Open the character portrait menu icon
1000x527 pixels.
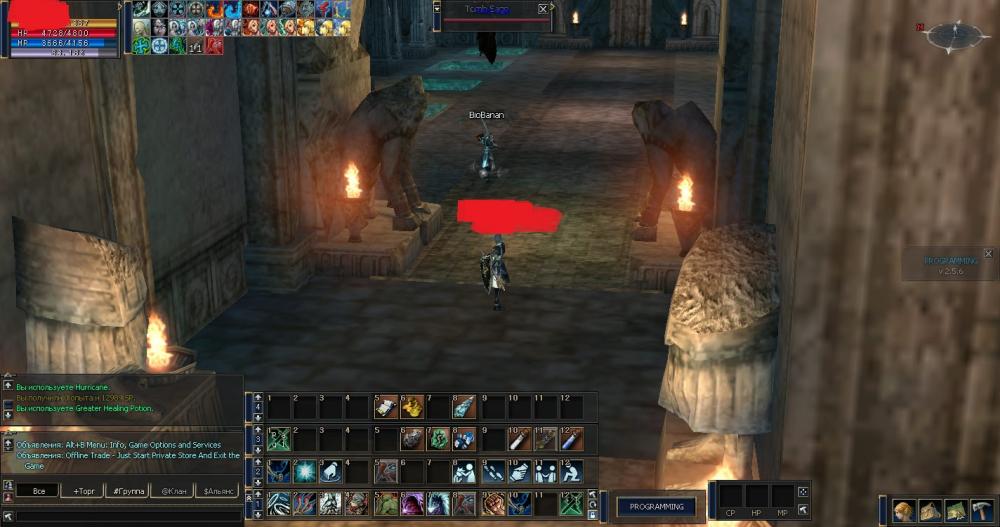tap(905, 510)
